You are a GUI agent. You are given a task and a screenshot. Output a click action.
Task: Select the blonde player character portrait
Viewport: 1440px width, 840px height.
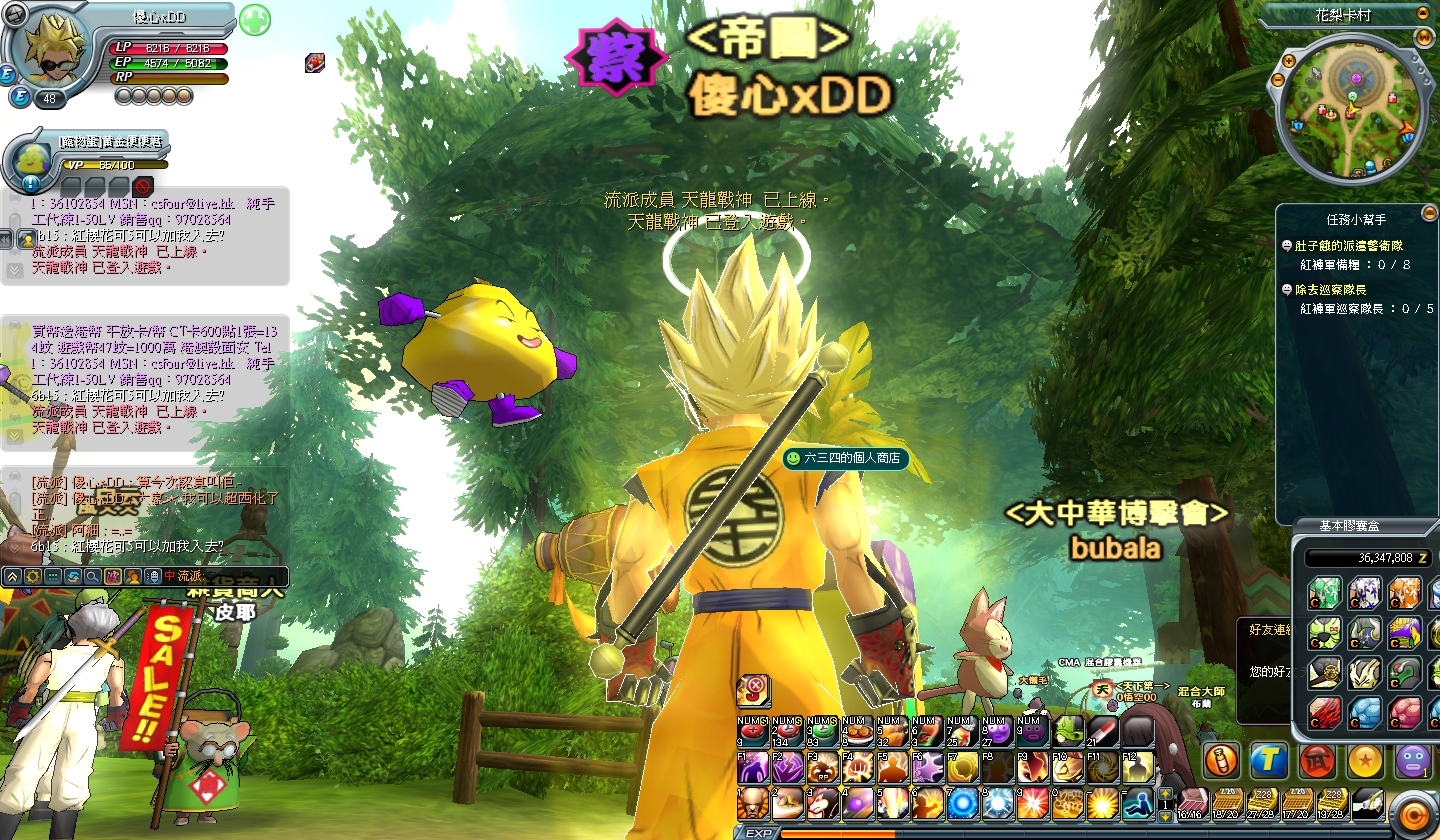pyautogui.click(x=47, y=52)
